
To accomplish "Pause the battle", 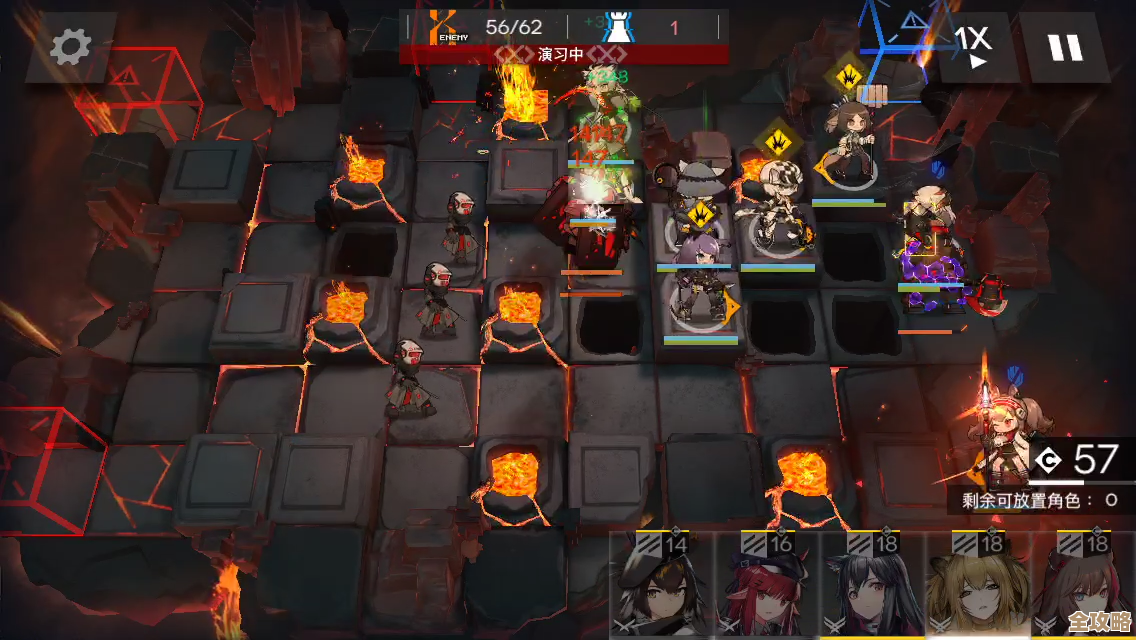I will point(1065,46).
